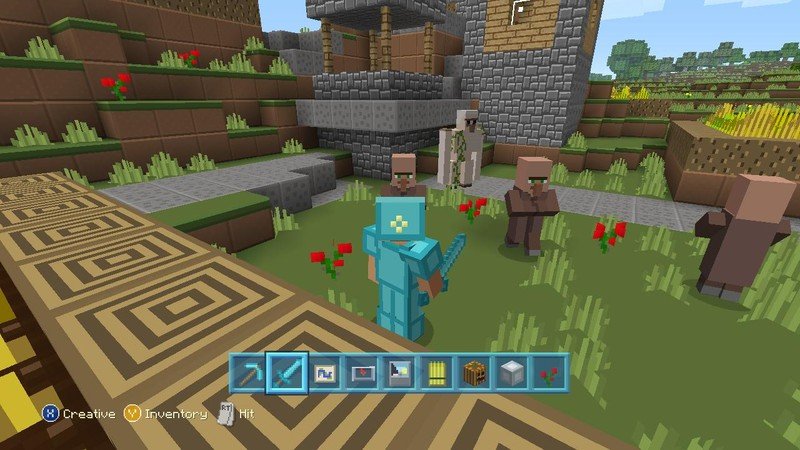Choose the yellow wheat bundle slot
Viewport: 800px width, 450px height.
tap(435, 374)
